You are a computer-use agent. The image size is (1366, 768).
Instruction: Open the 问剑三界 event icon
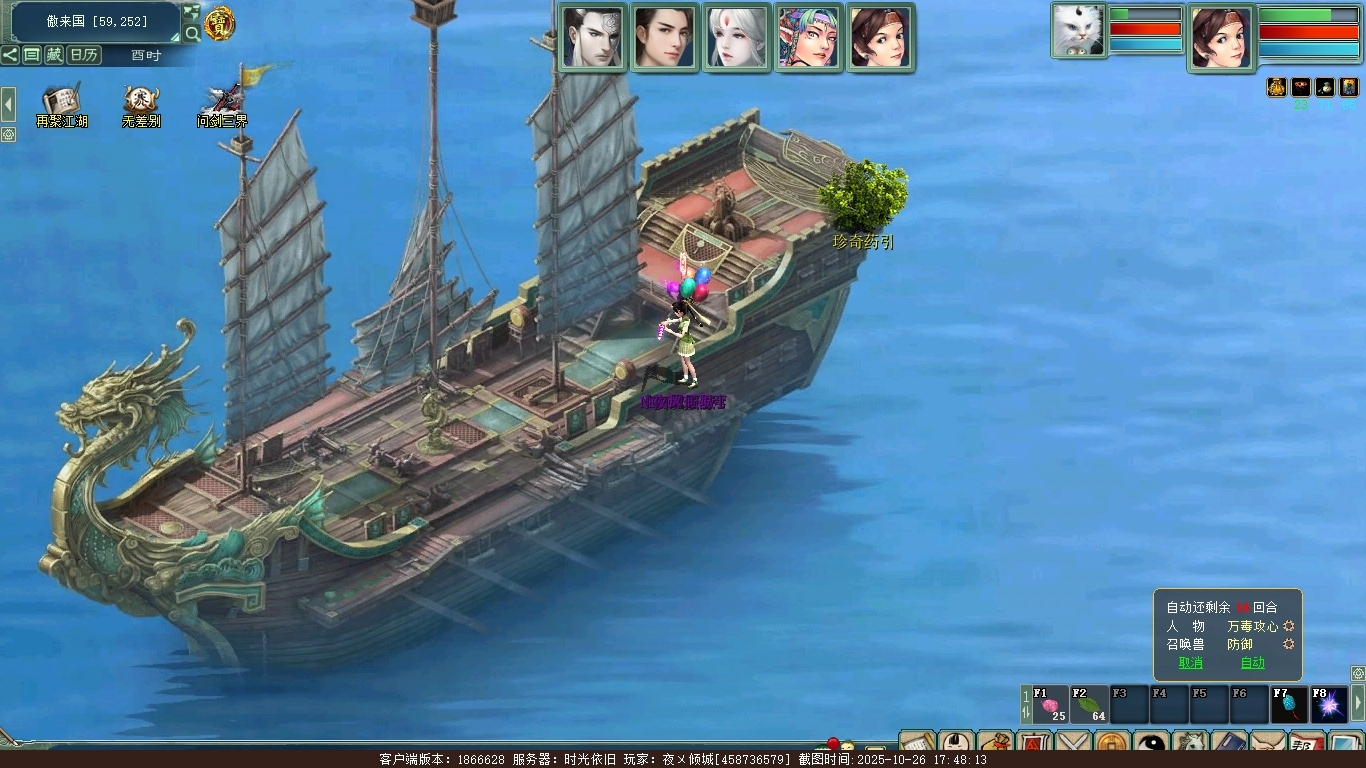(222, 104)
